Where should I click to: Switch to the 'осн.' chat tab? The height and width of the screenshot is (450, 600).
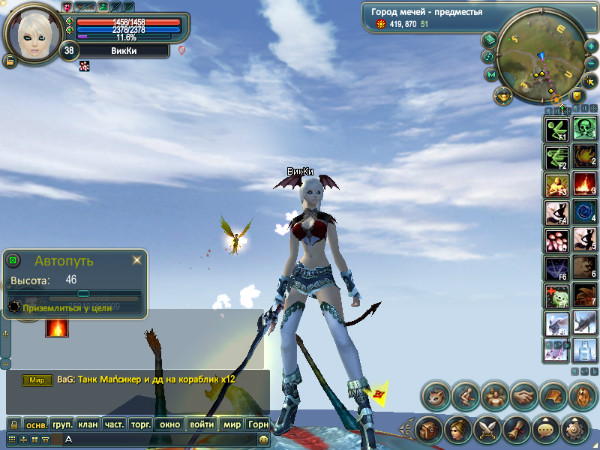pos(36,424)
